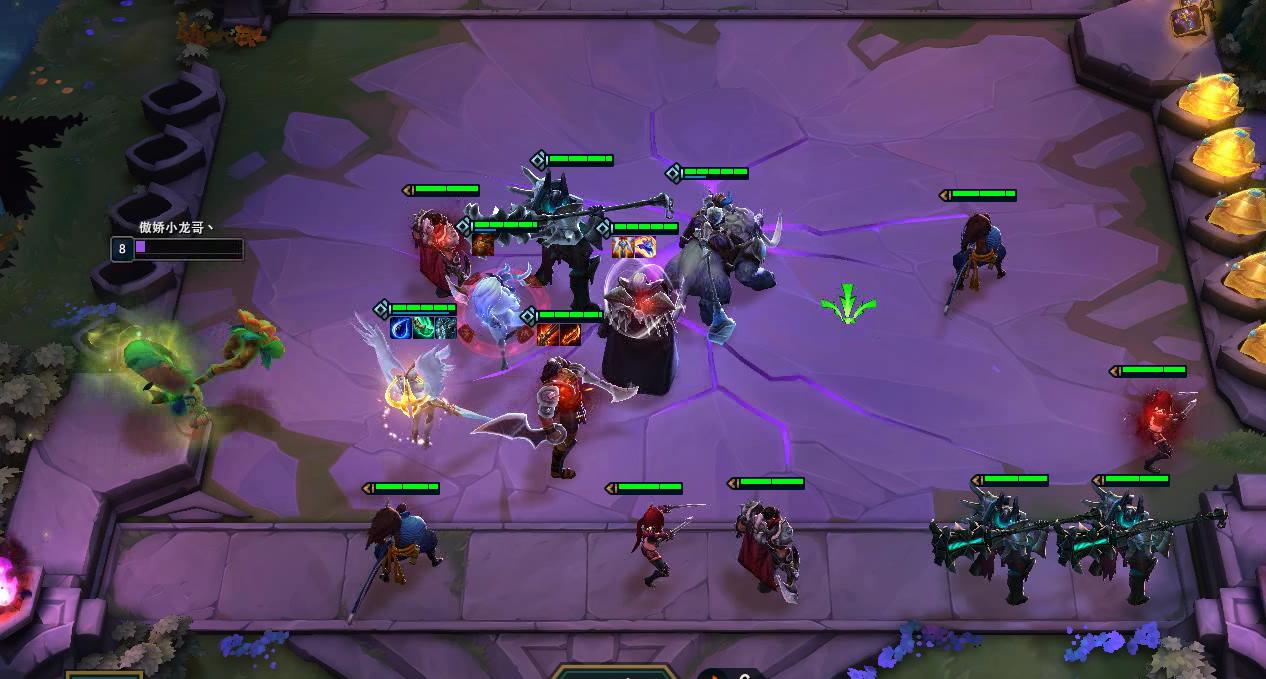Inspect the red sword item above the axe fighter
The height and width of the screenshot is (679, 1266).
point(548,335)
